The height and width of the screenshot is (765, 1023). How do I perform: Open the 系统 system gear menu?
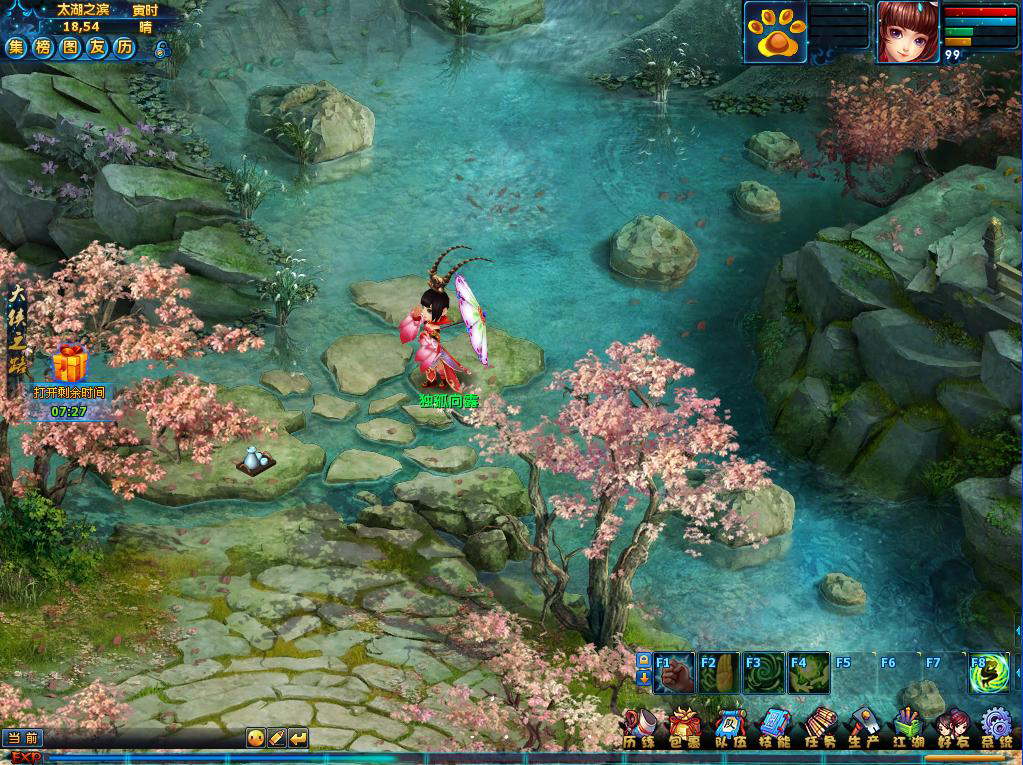(x=996, y=729)
